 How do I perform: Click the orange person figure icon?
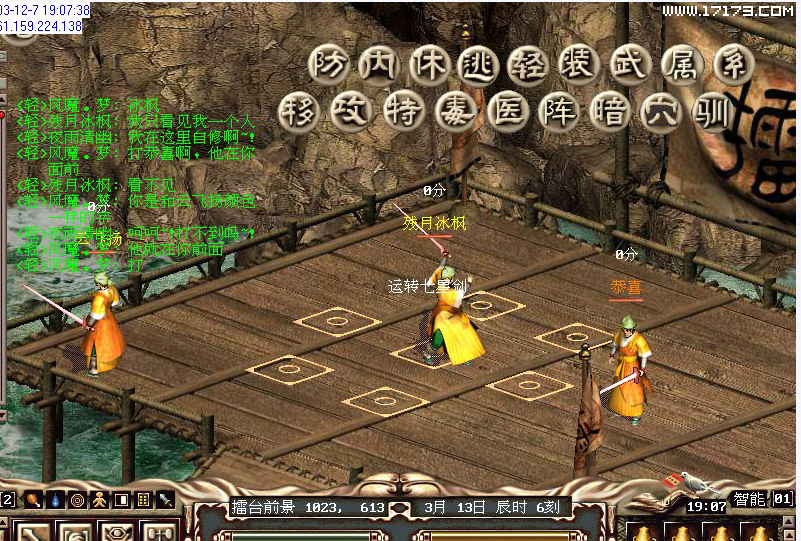(99, 499)
